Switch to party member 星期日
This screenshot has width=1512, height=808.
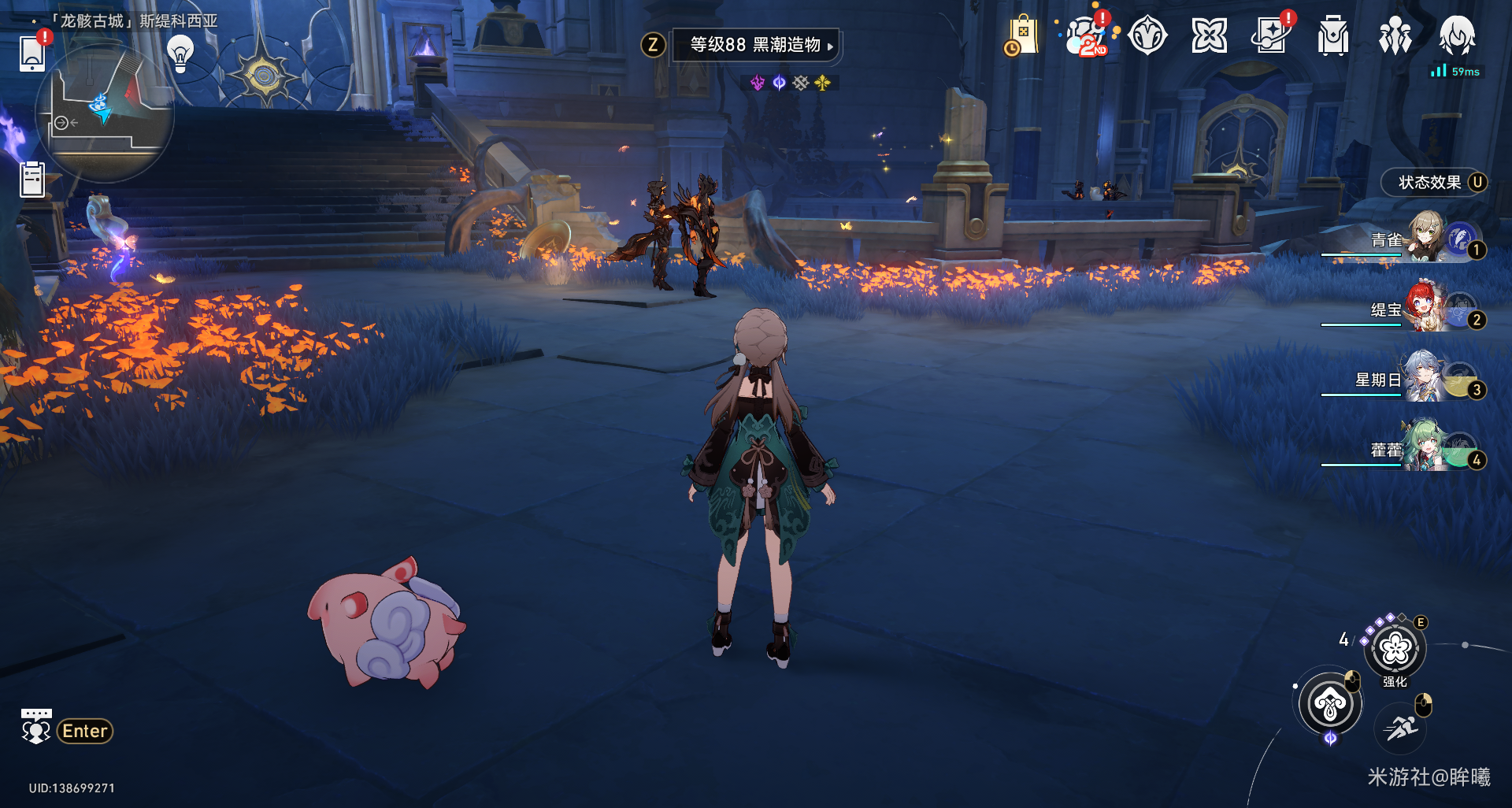click(1424, 377)
